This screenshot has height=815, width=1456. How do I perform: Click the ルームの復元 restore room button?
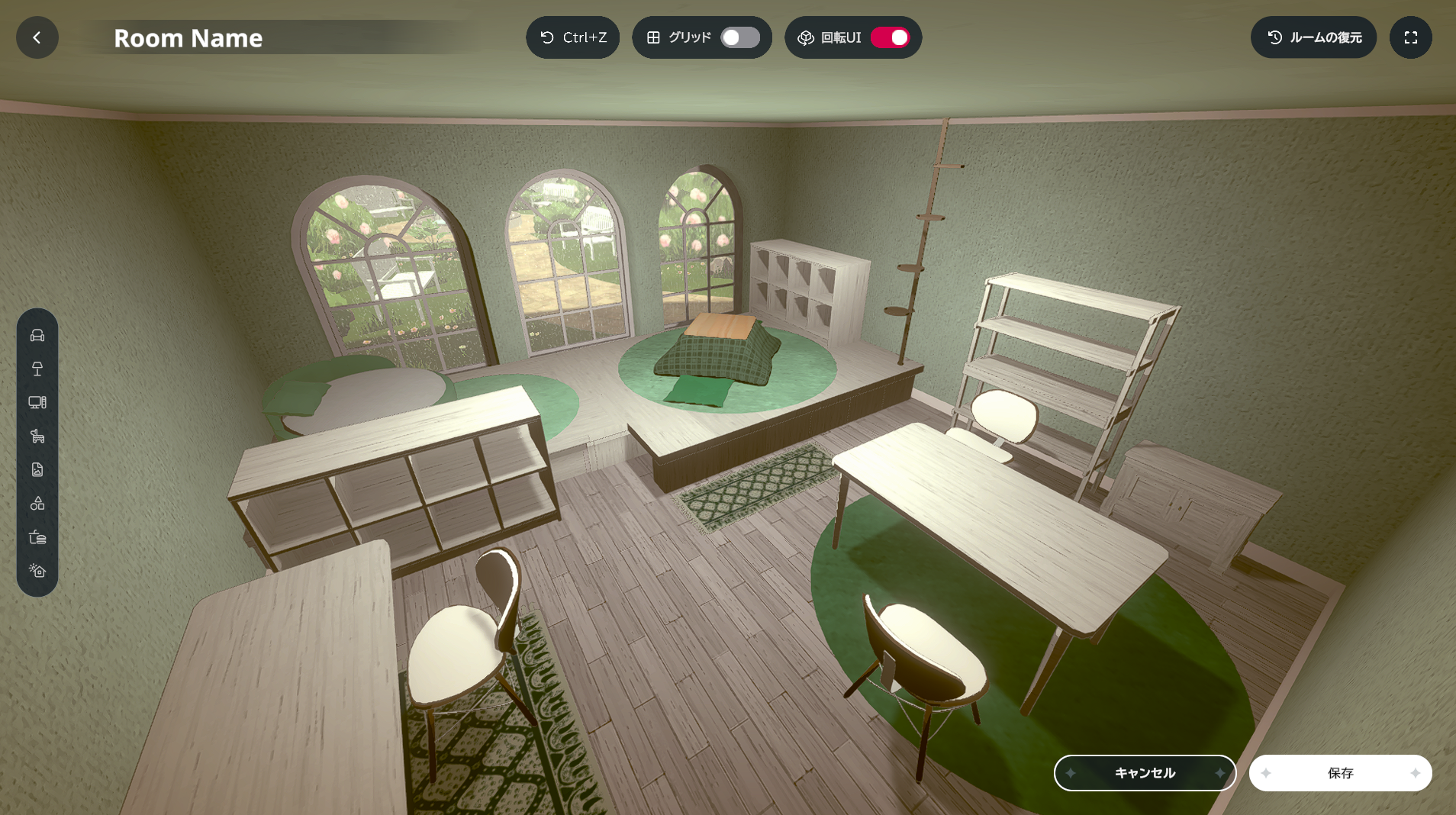click(x=1313, y=37)
